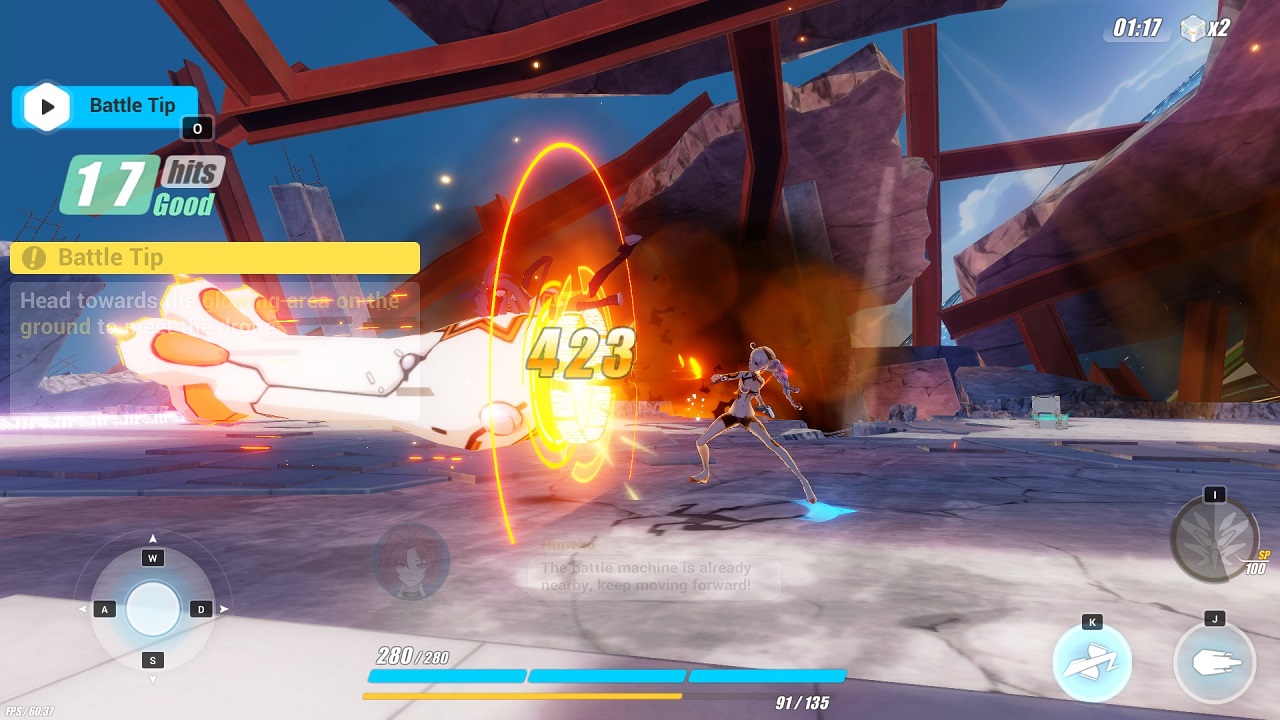Click Himeko's red-haired portrait icon
The image size is (1280, 720).
[411, 562]
